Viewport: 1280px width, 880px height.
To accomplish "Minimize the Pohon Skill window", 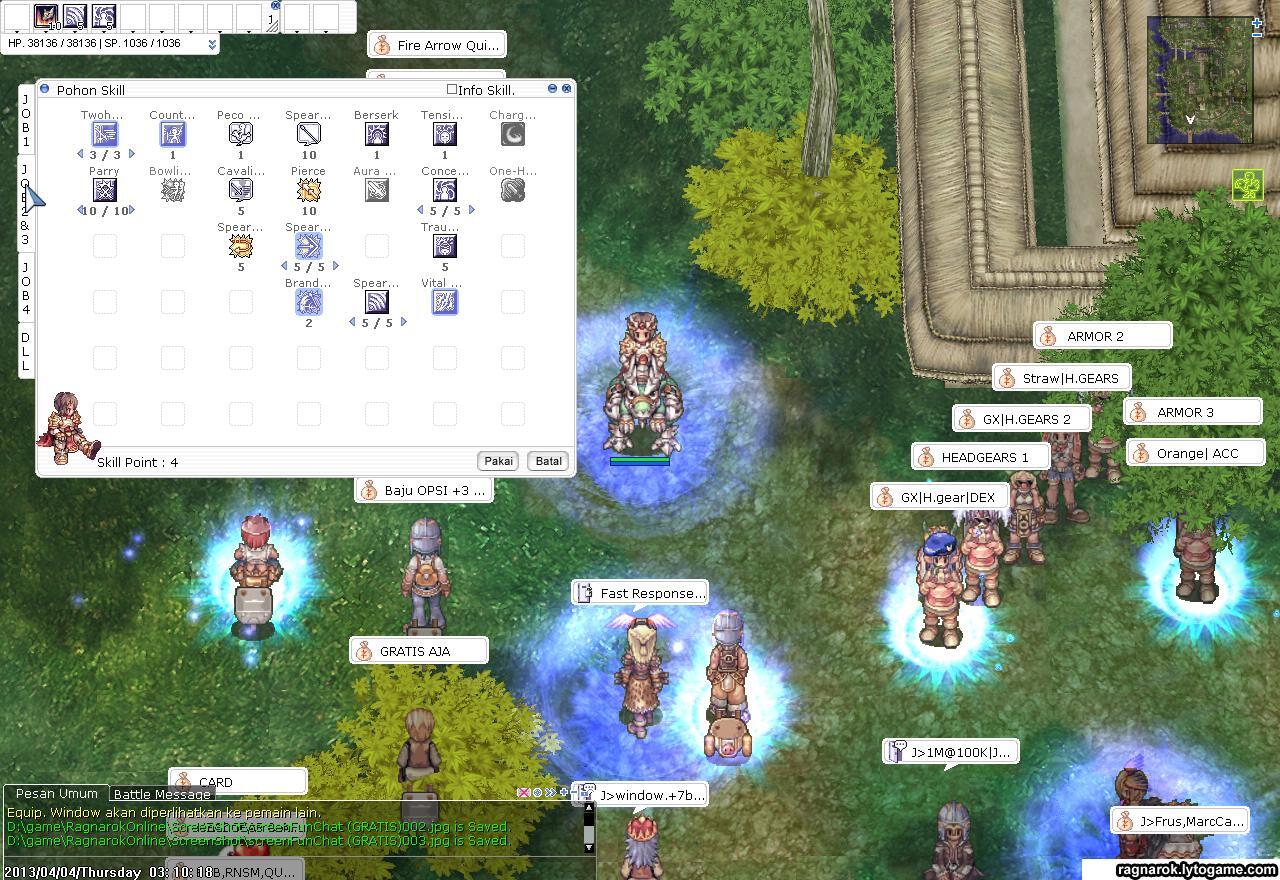I will coord(552,89).
